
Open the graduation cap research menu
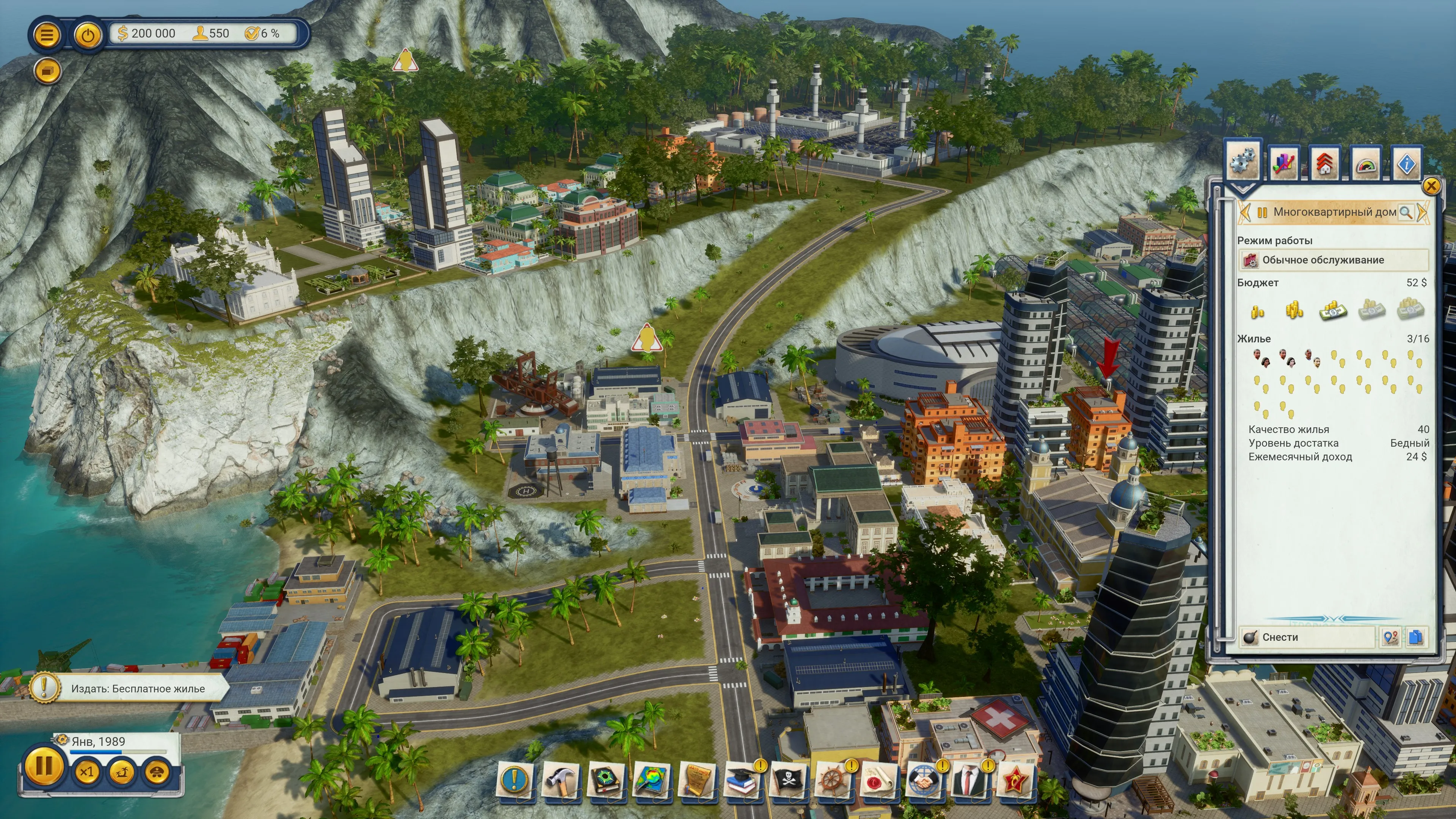741,781
